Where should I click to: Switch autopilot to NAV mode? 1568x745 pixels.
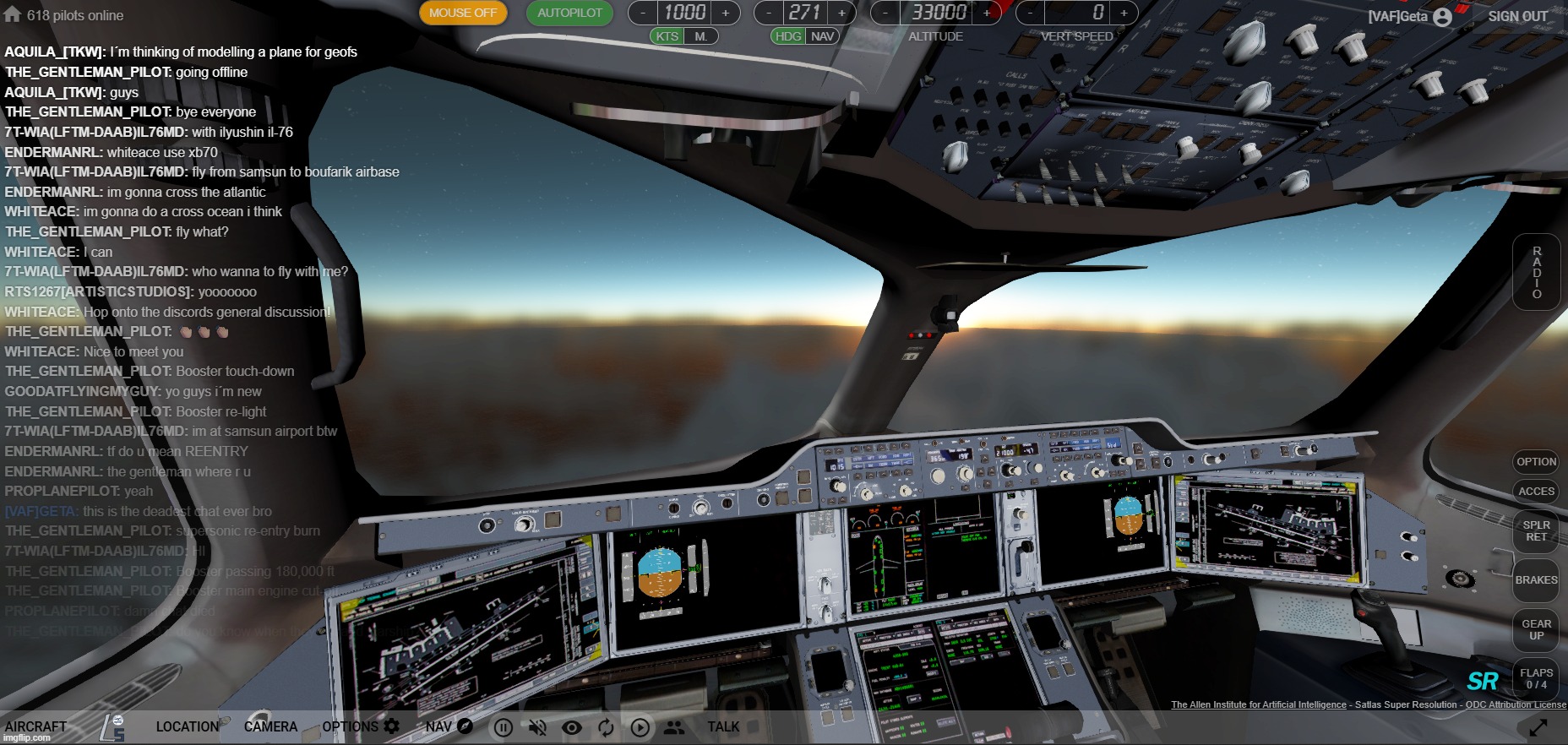[x=821, y=36]
